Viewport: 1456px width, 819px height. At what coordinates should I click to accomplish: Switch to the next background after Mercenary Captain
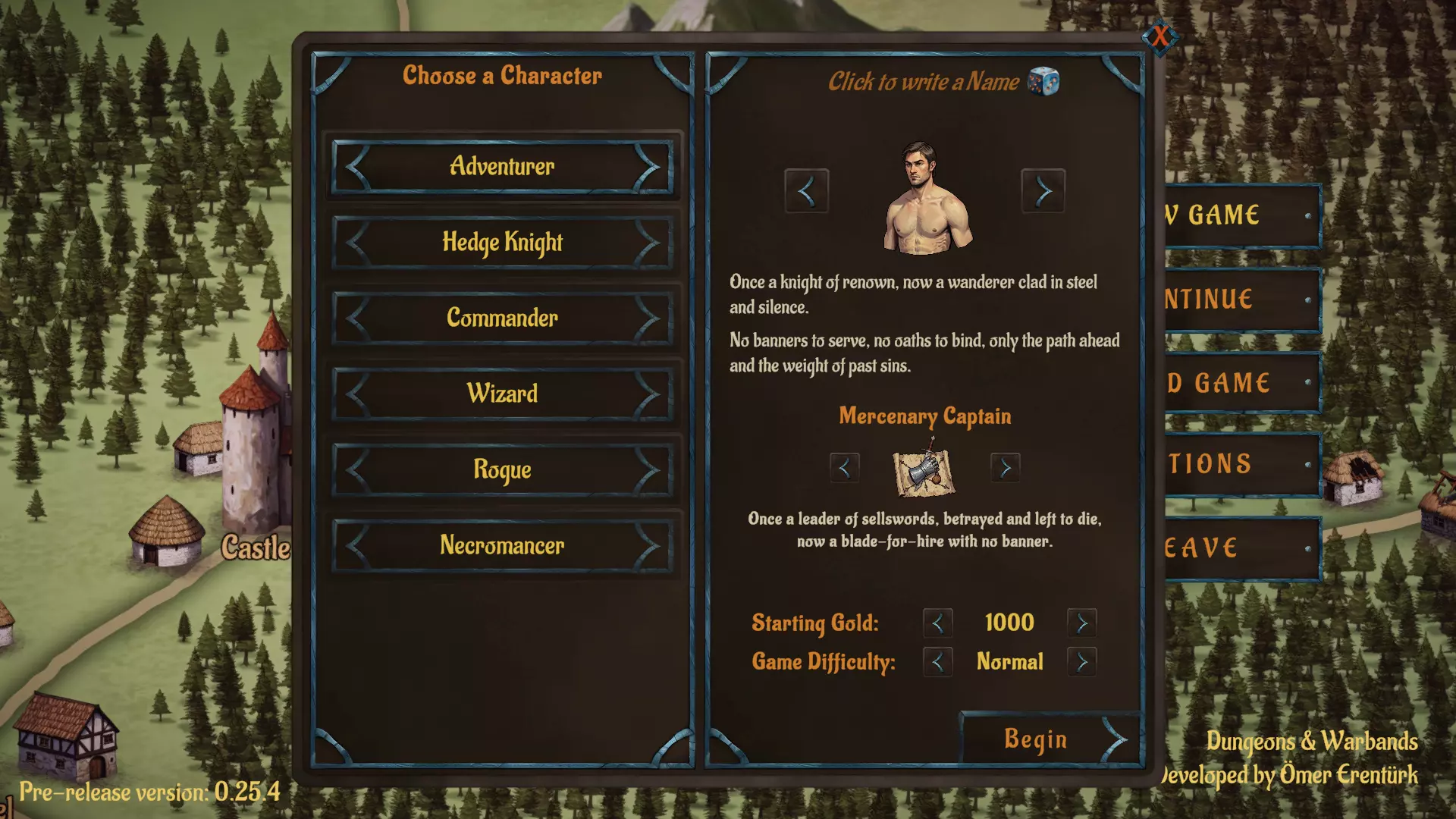pyautogui.click(x=1005, y=469)
